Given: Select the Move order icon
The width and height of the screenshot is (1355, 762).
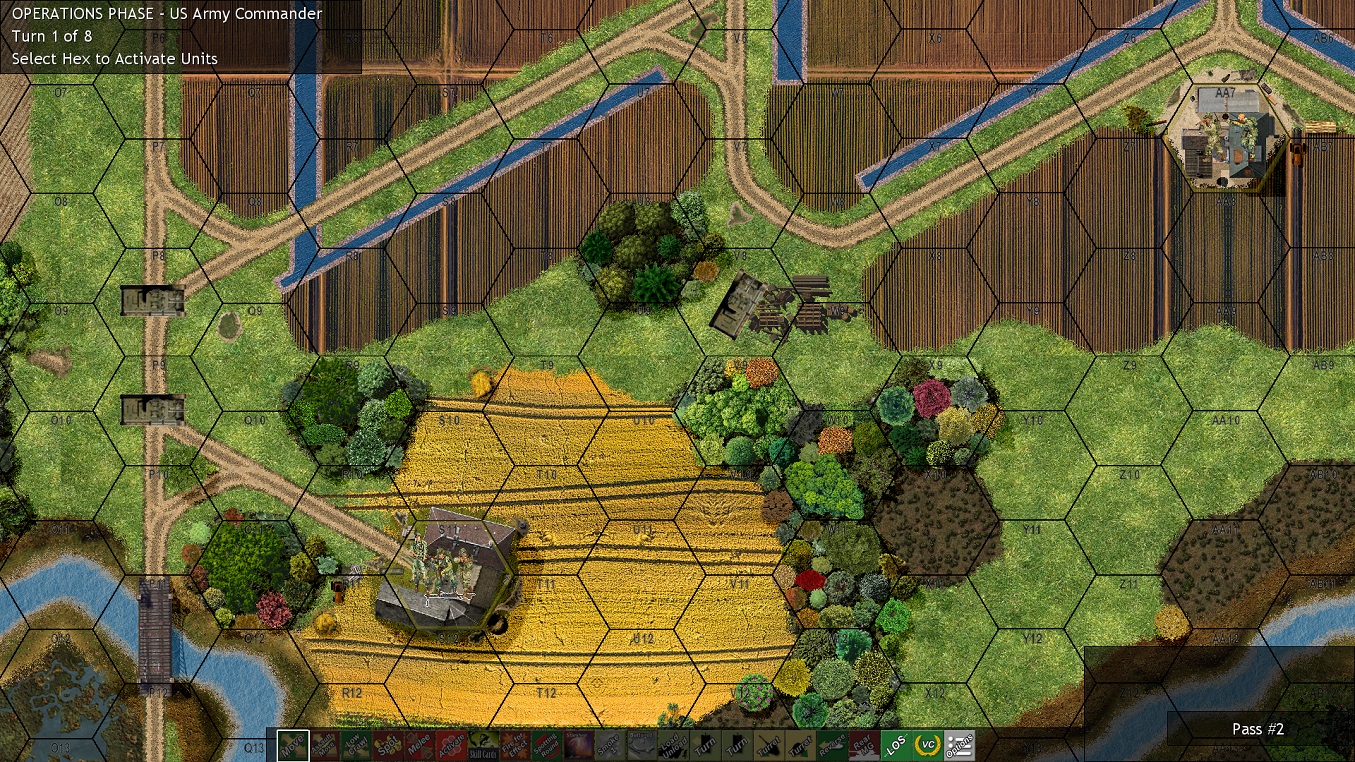Looking at the screenshot, I should point(295,745).
